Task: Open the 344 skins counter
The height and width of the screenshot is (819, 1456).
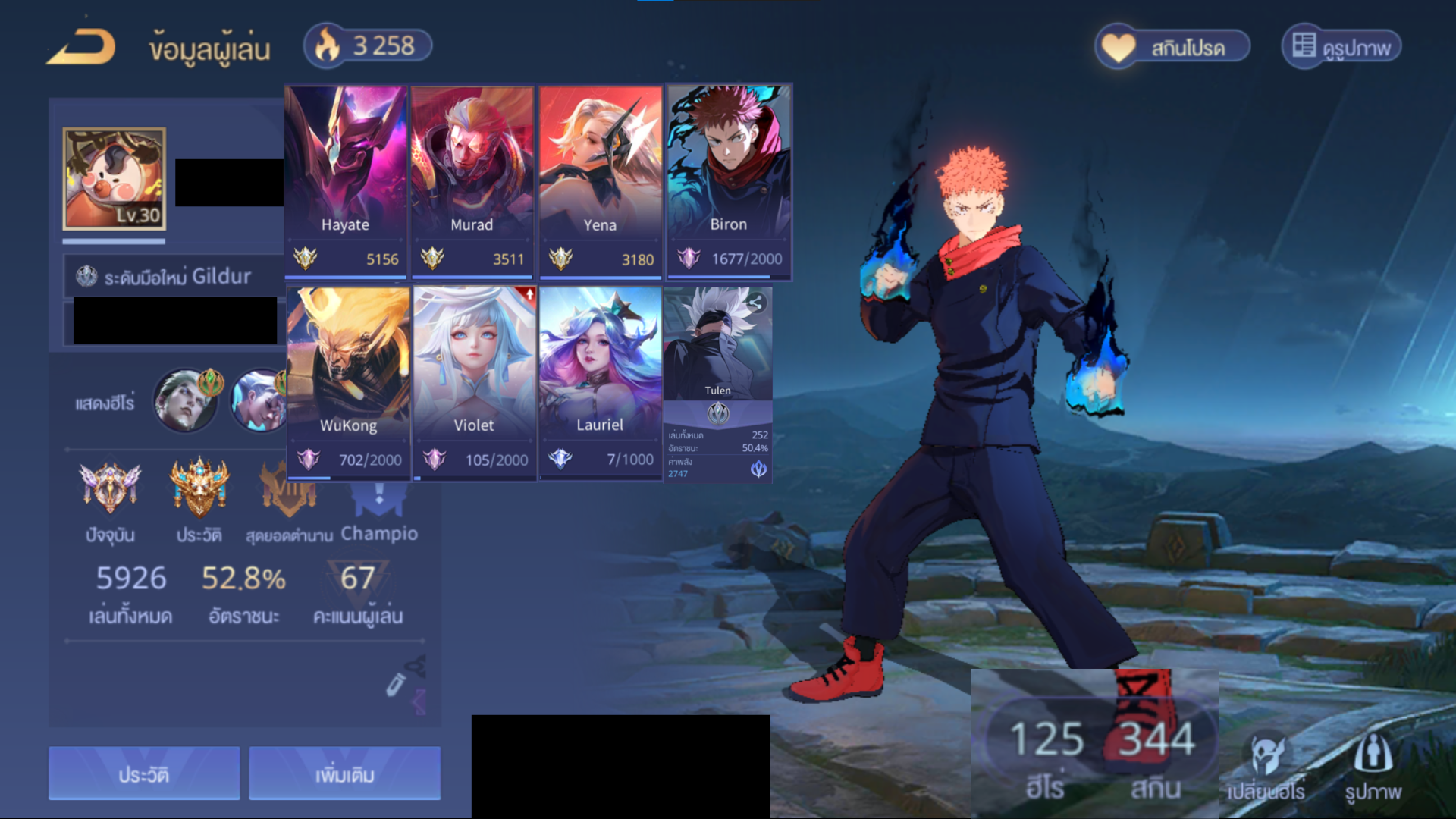Action: click(x=1156, y=755)
